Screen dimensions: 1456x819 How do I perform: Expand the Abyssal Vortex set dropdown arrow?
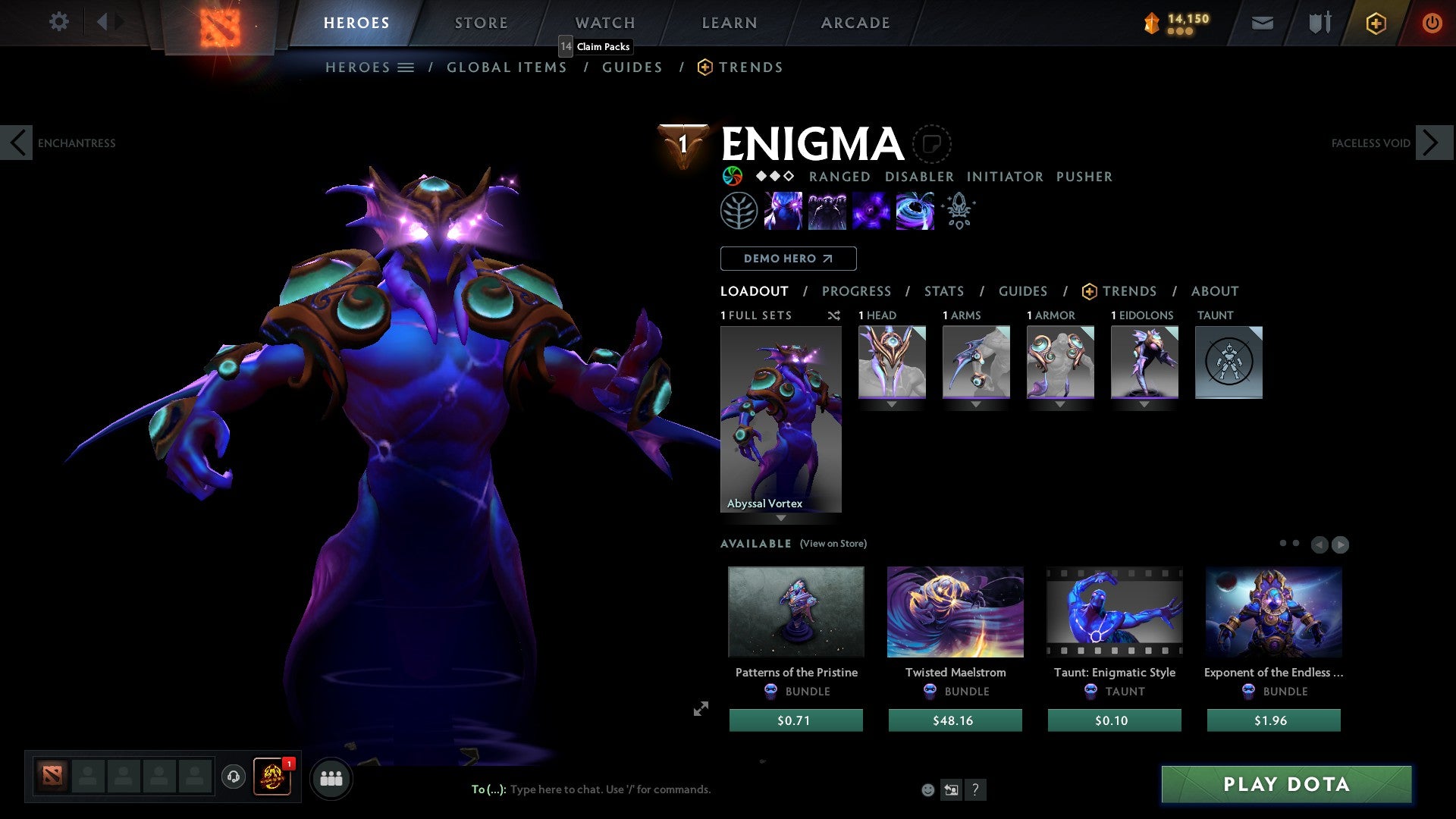(x=780, y=518)
